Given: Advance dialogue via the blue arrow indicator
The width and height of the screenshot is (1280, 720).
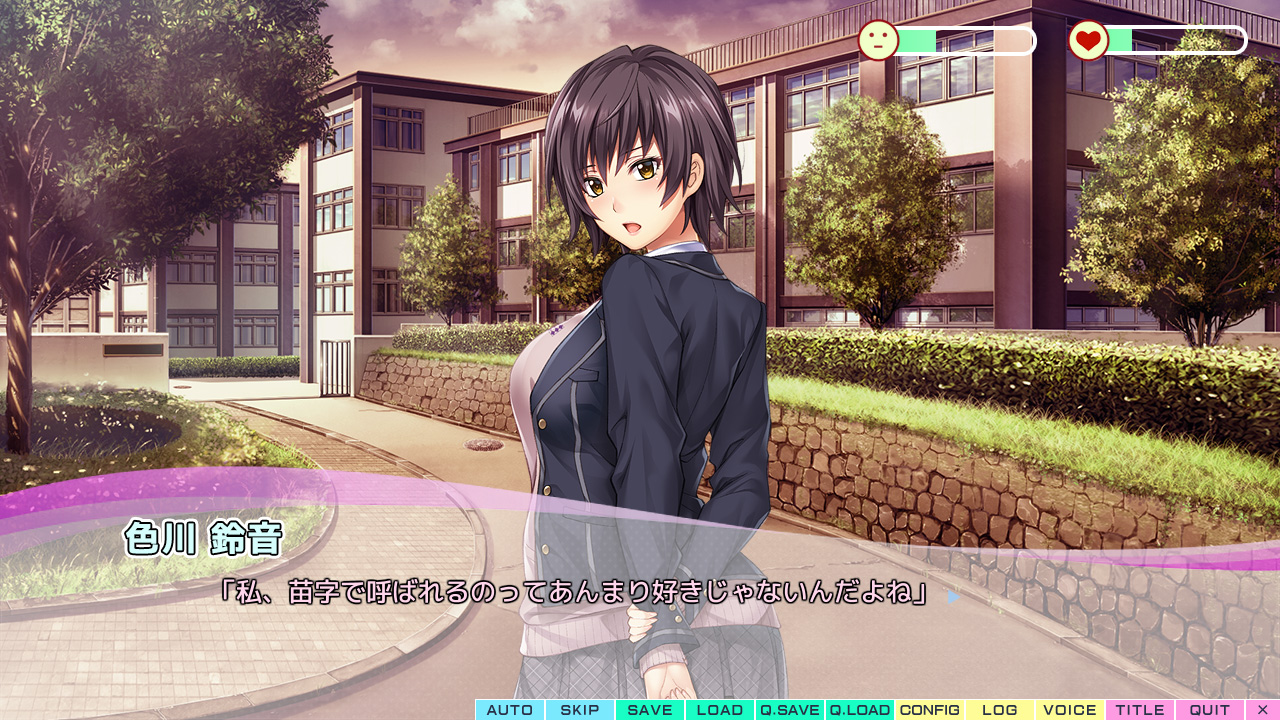Looking at the screenshot, I should (953, 597).
